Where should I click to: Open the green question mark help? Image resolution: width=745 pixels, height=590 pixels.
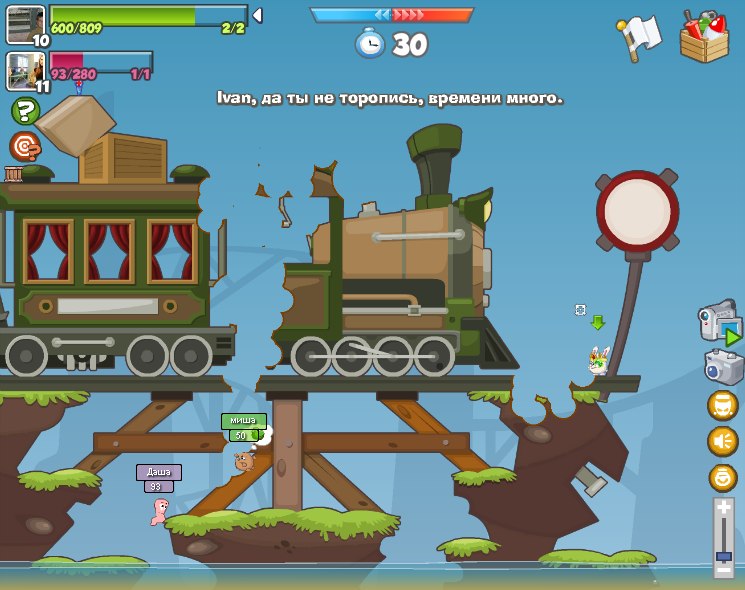pyautogui.click(x=25, y=111)
